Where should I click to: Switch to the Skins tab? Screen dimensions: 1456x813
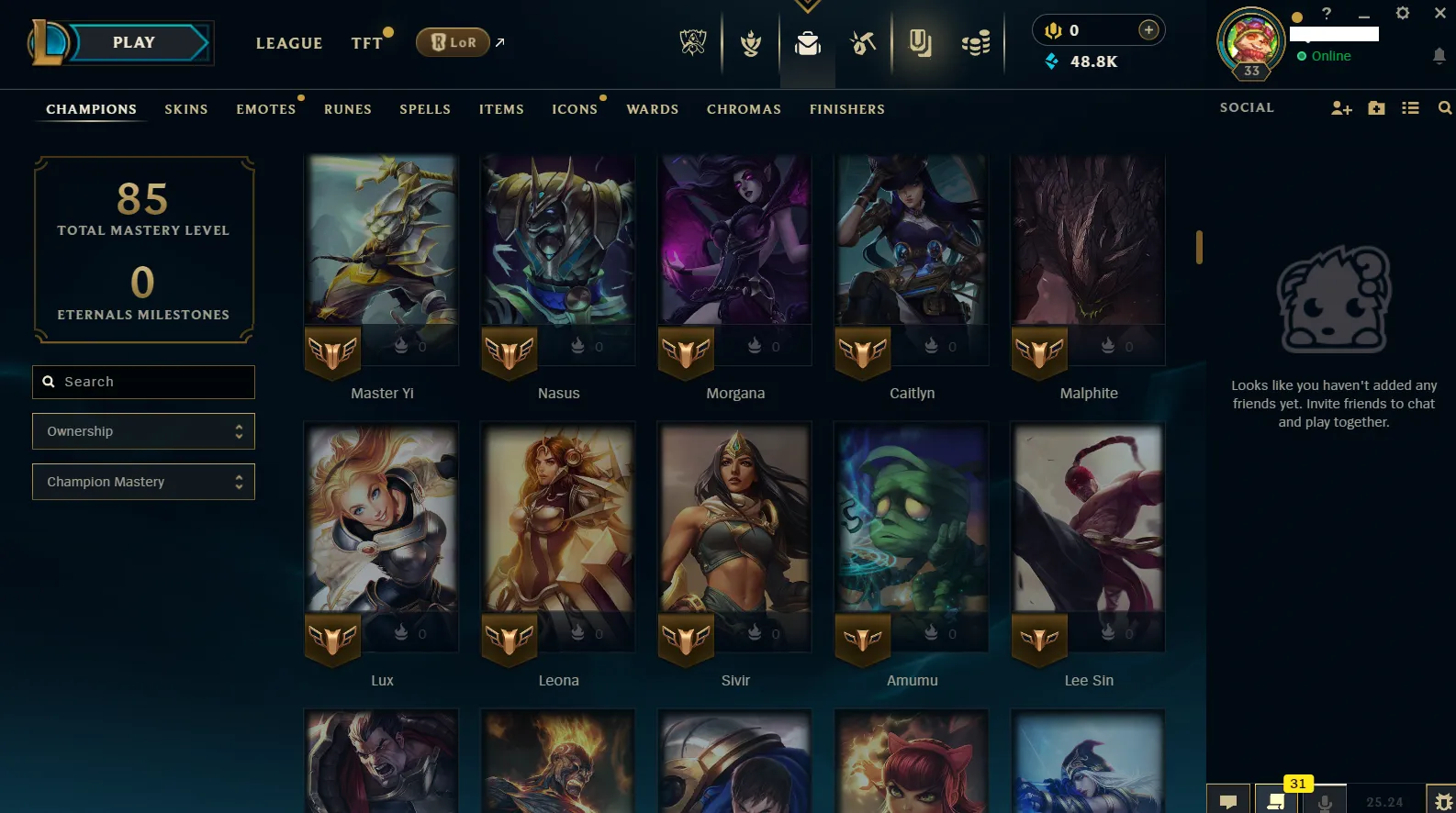[x=186, y=109]
